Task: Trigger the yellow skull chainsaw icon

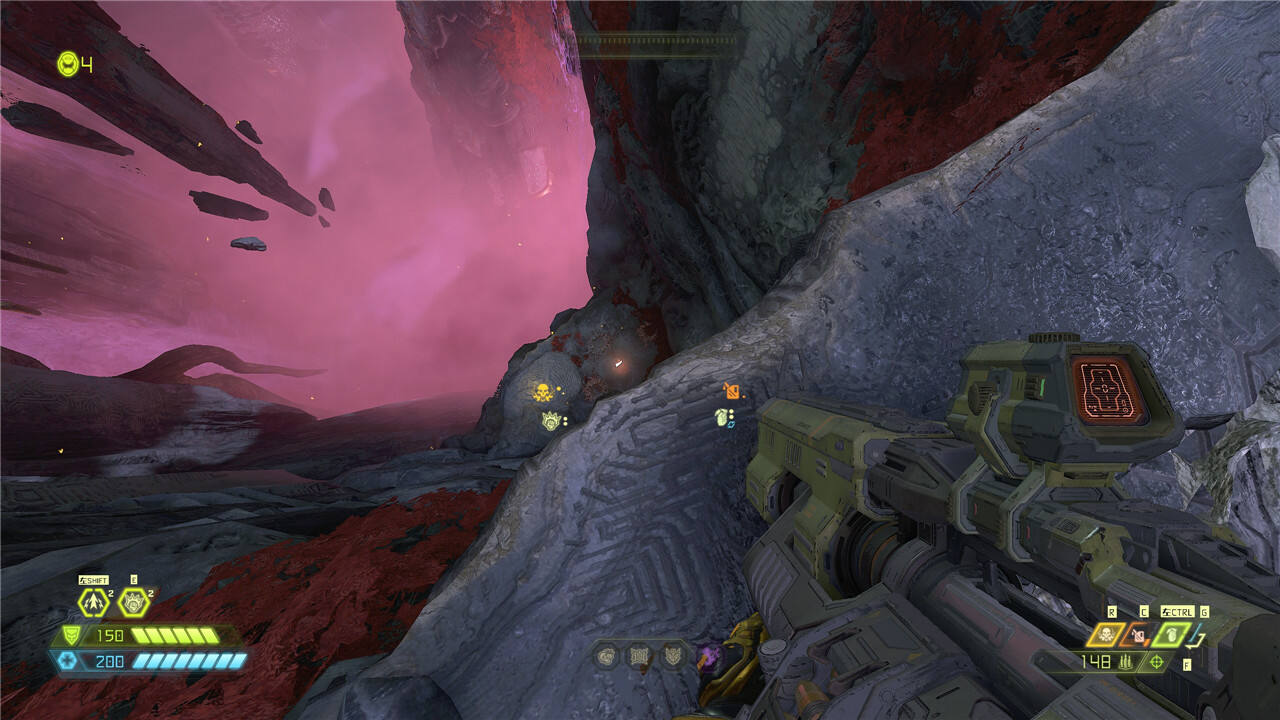Action: 1107,634
